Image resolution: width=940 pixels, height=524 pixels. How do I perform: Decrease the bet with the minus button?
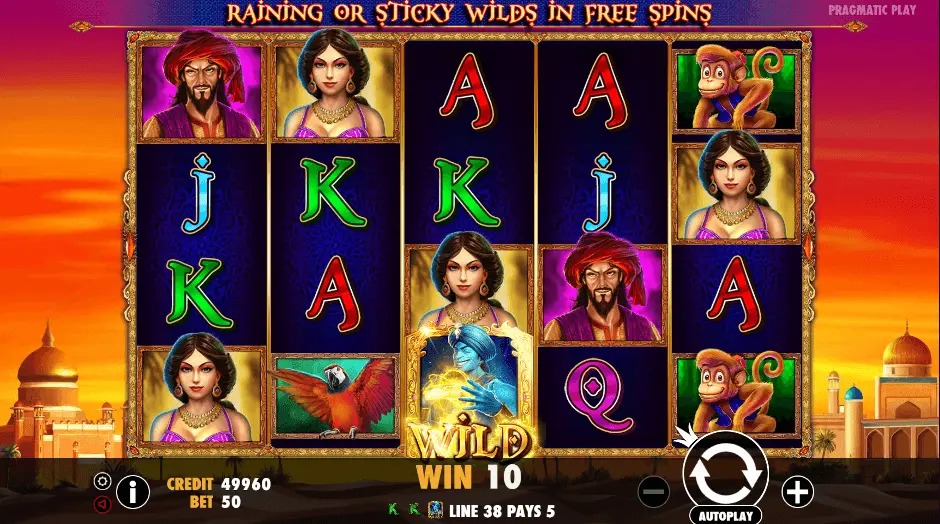pos(653,491)
